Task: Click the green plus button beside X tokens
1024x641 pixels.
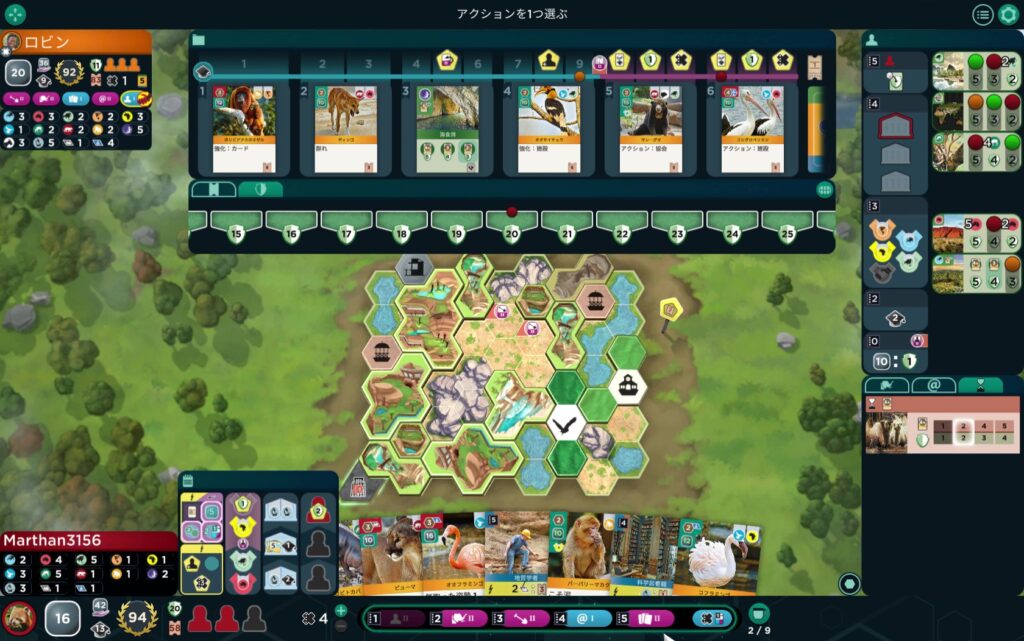Action: pos(341,610)
